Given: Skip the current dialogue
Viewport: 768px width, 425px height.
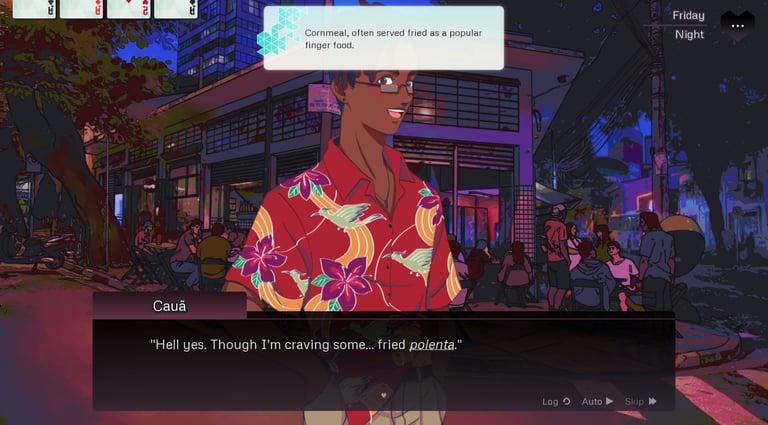Looking at the screenshot, I should pos(640,401).
